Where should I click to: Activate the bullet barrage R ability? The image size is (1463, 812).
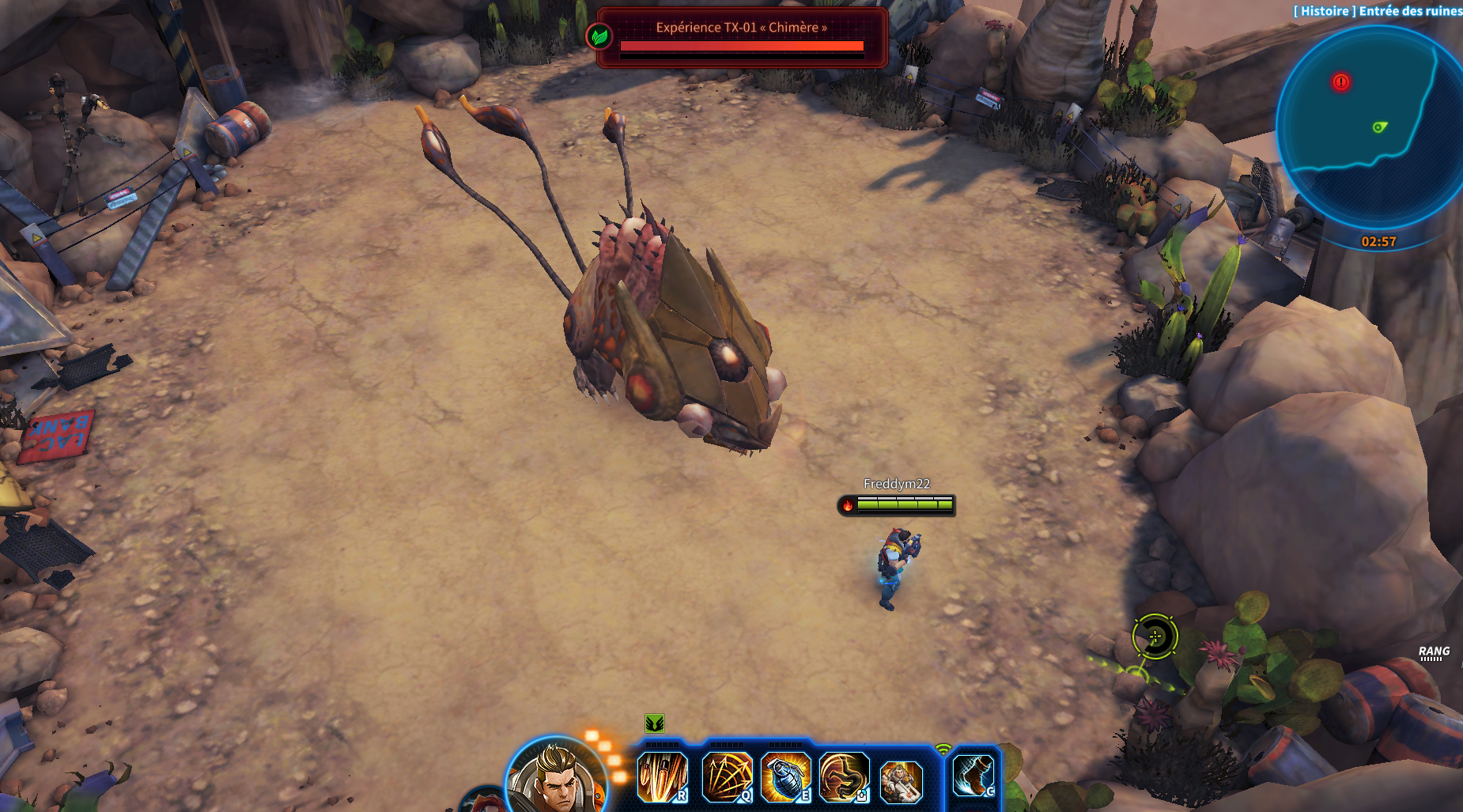tap(663, 776)
